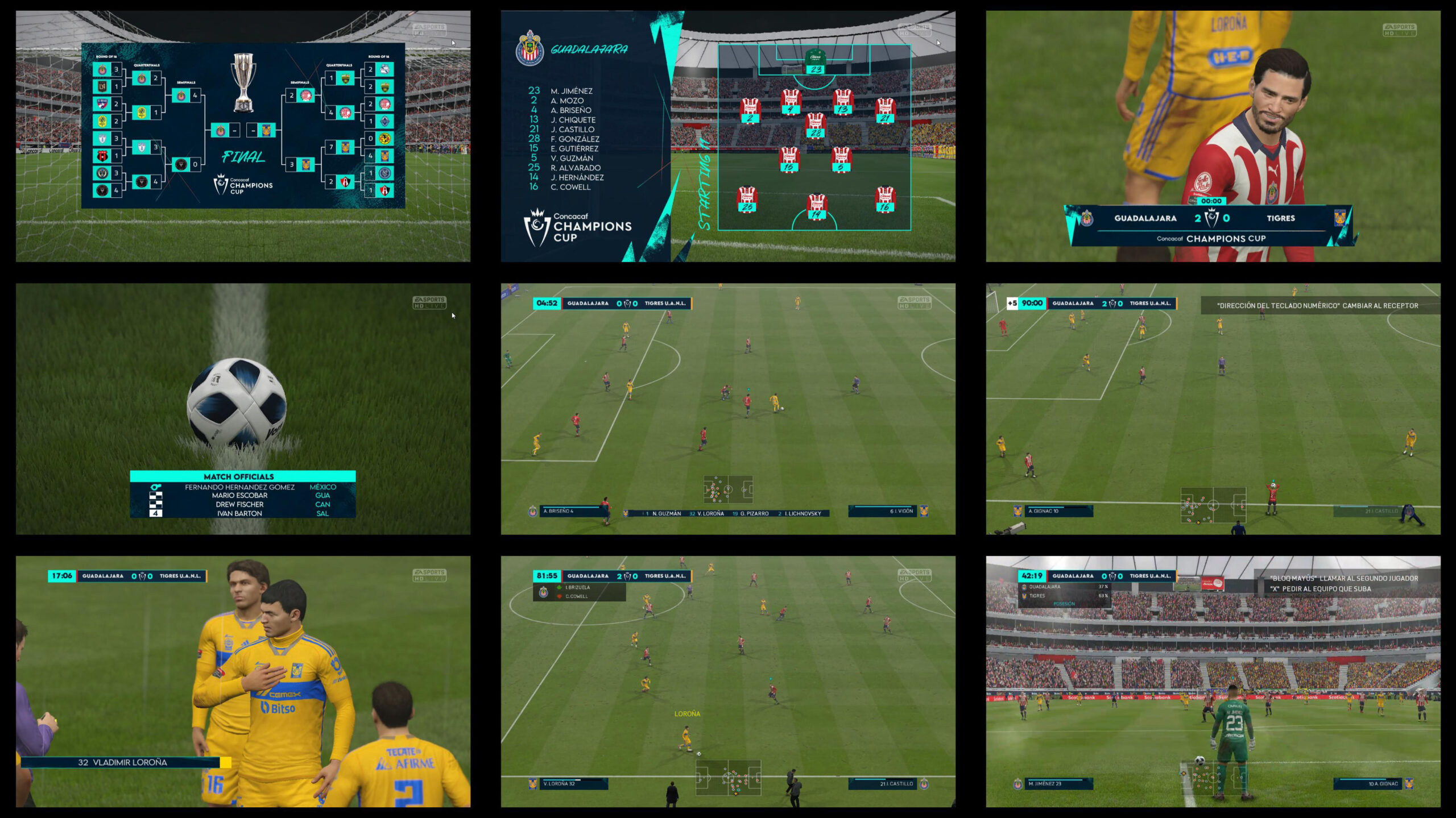
Task: Open the Semifinals section of the bracket
Action: (x=185, y=82)
